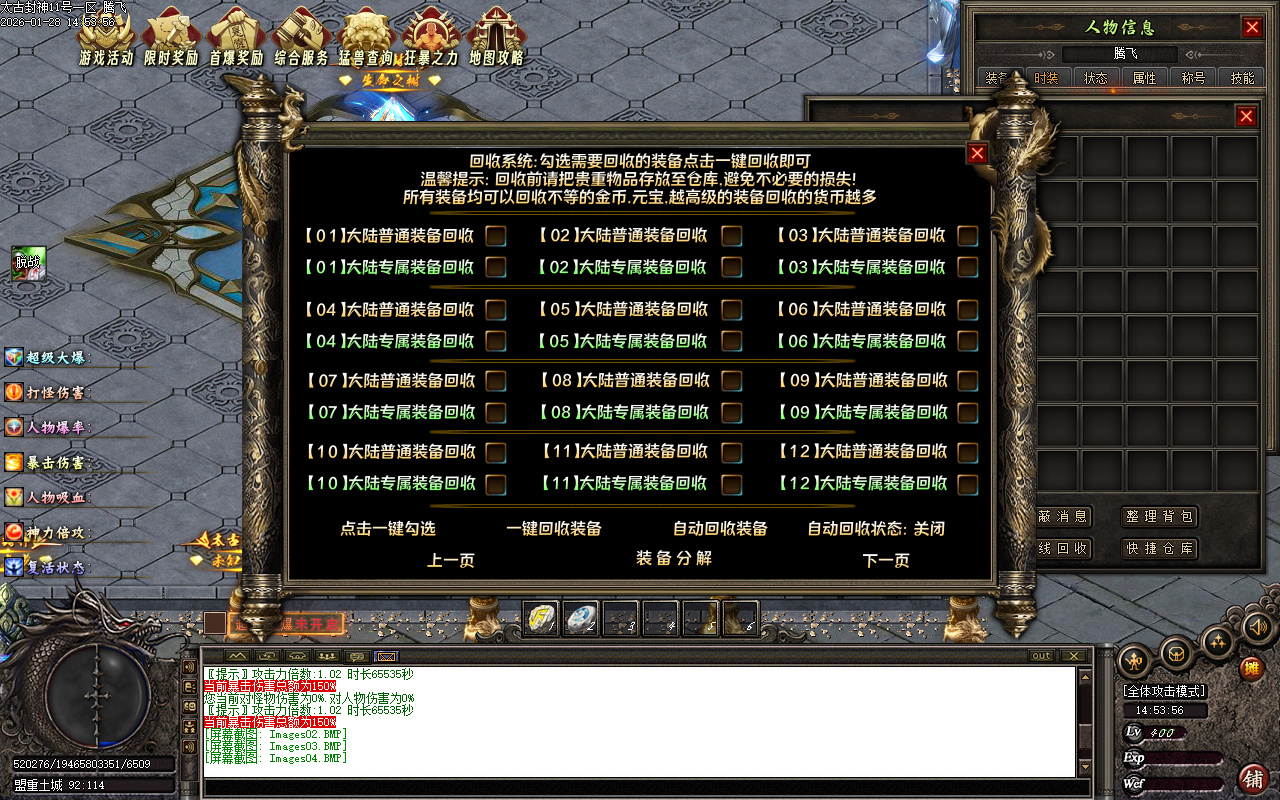Go to 下一页 next page
Screen dimensions: 1280x800
tap(884, 561)
